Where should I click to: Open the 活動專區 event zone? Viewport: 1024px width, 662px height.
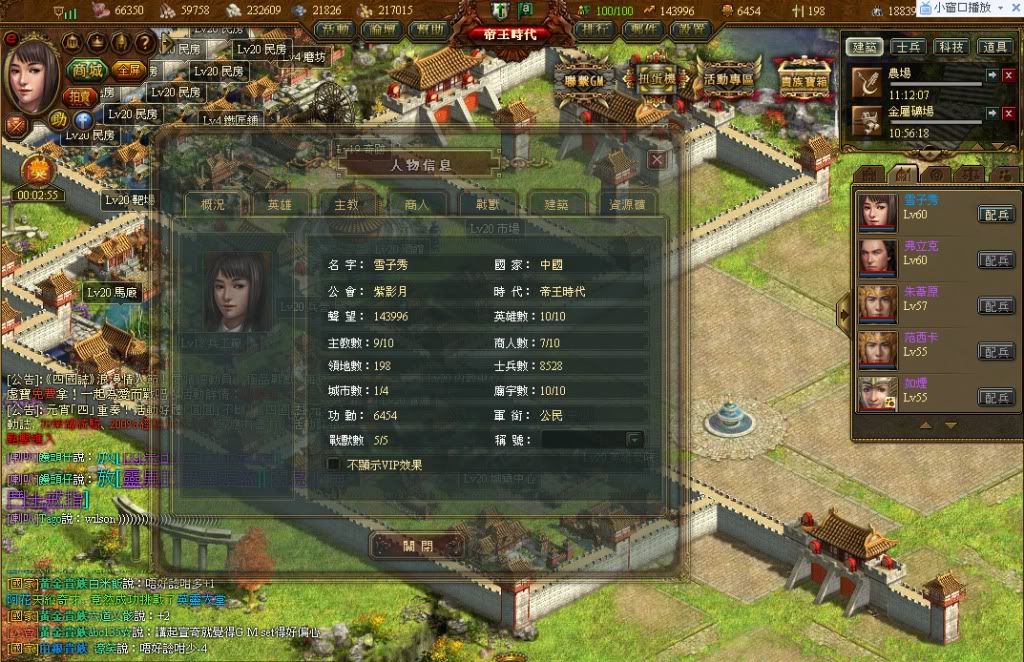[x=729, y=78]
